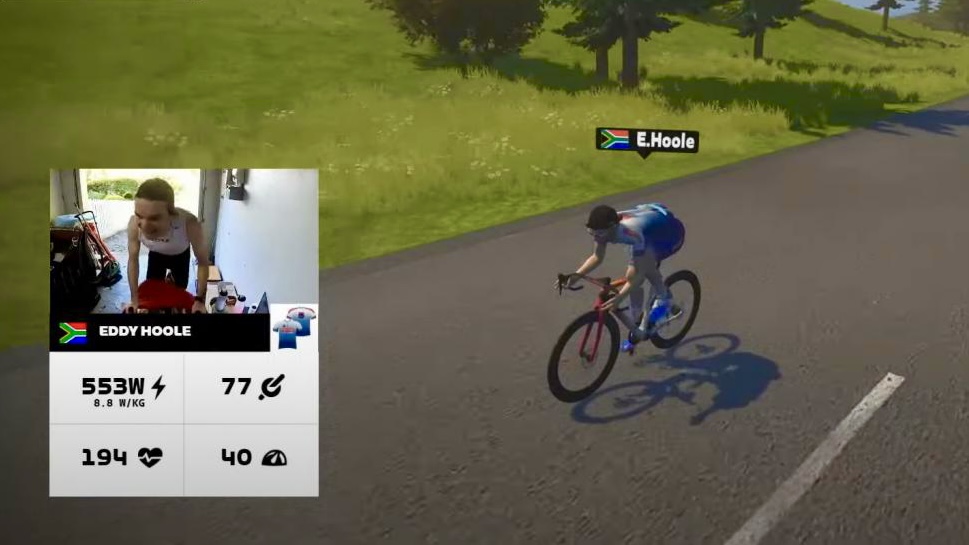The height and width of the screenshot is (545, 969).
Task: Click the EDDY HOOLE name banner
Action: point(160,332)
